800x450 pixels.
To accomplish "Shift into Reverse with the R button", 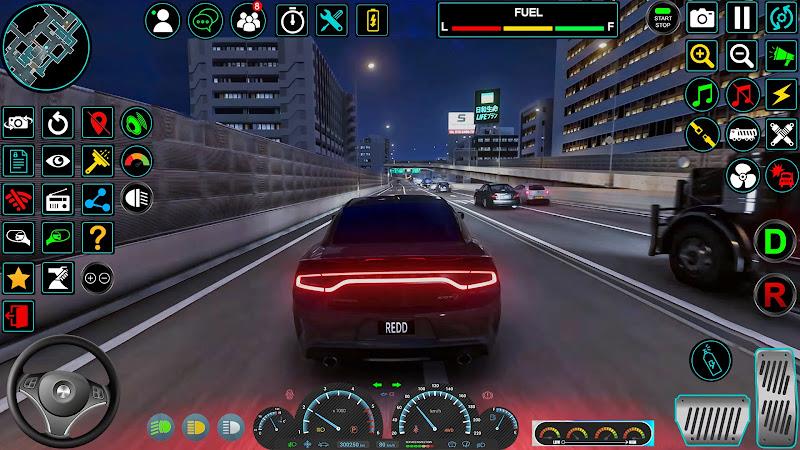I will coord(773,293).
